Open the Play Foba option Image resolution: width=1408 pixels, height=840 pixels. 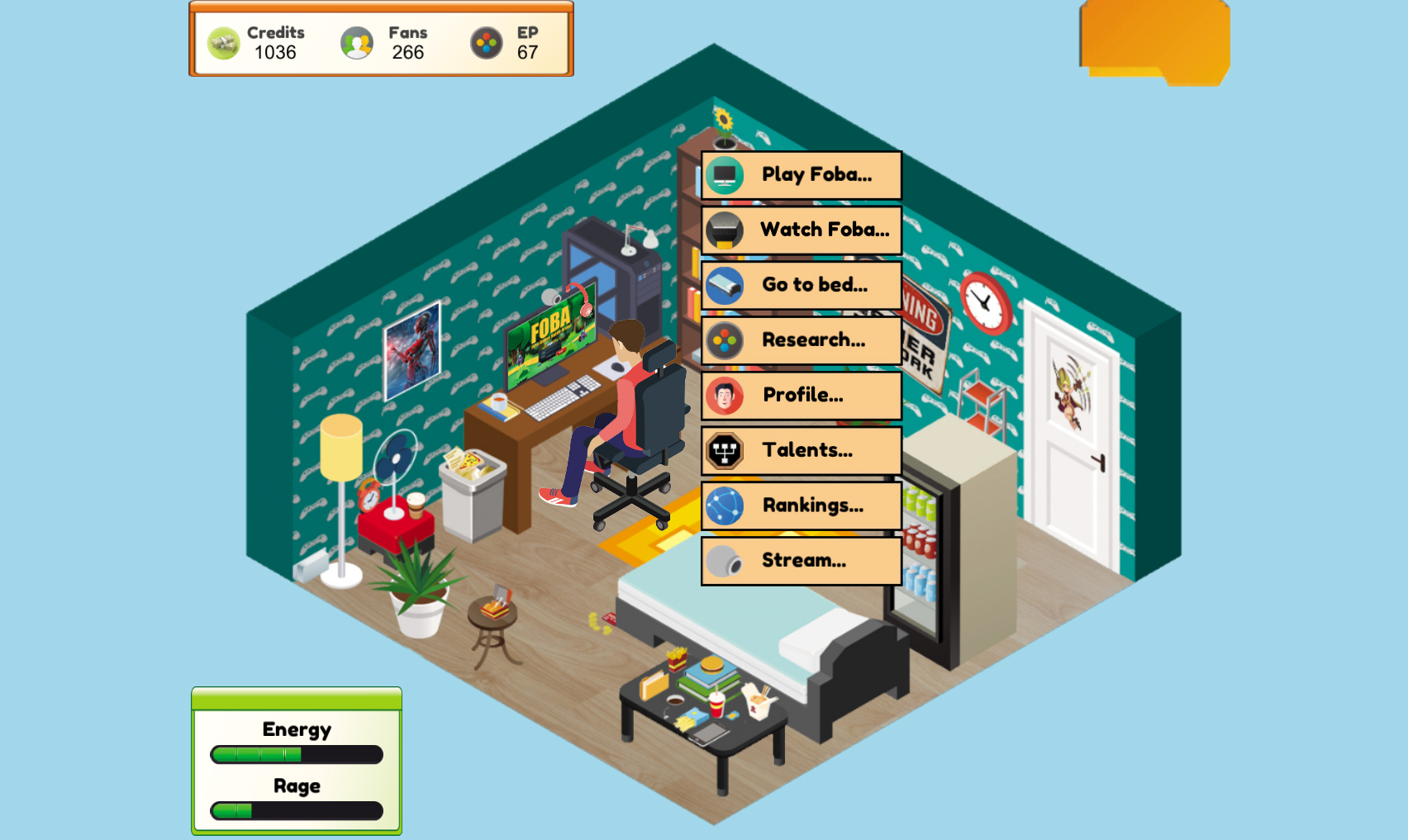pos(814,175)
